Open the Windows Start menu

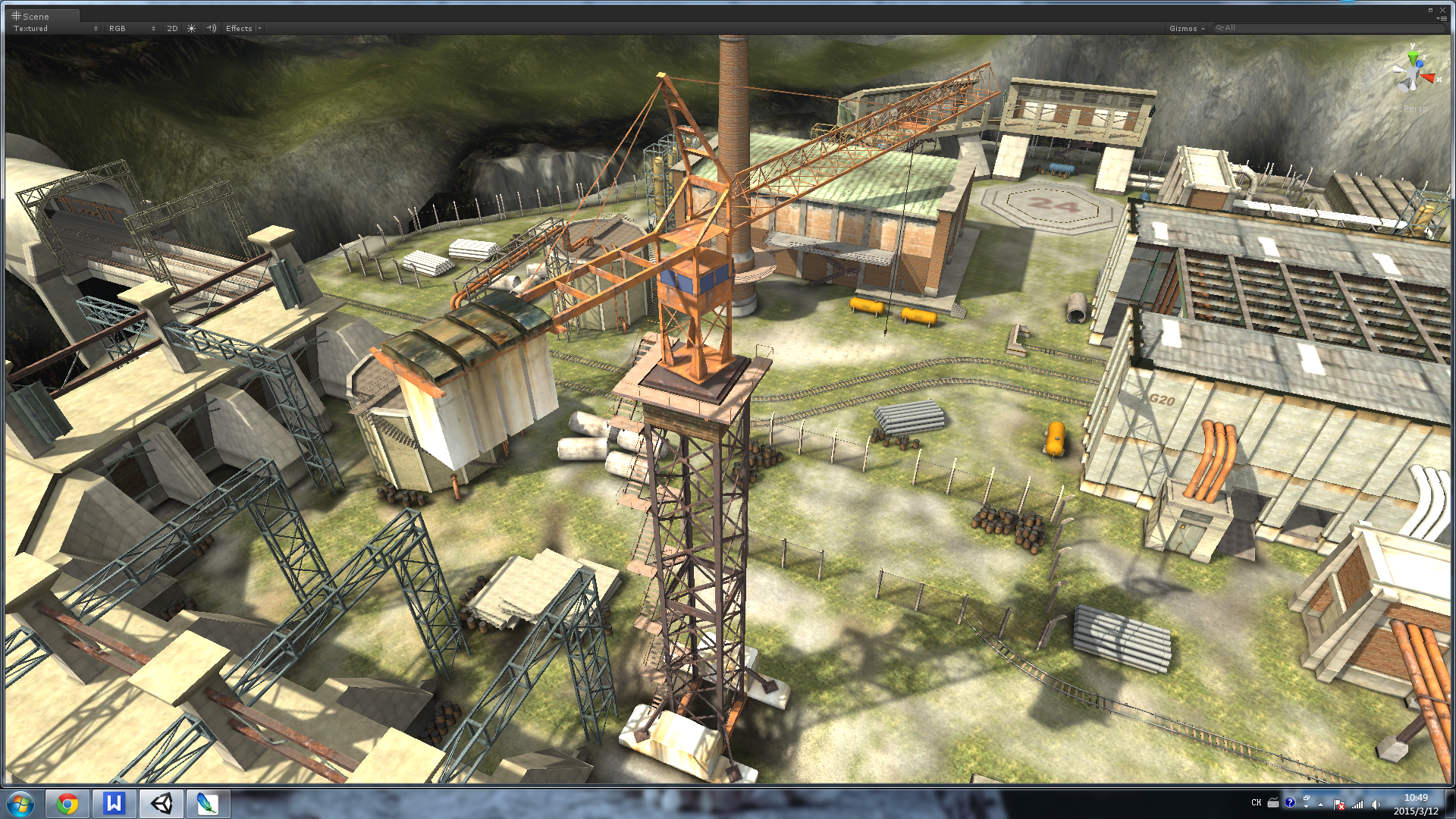point(20,803)
